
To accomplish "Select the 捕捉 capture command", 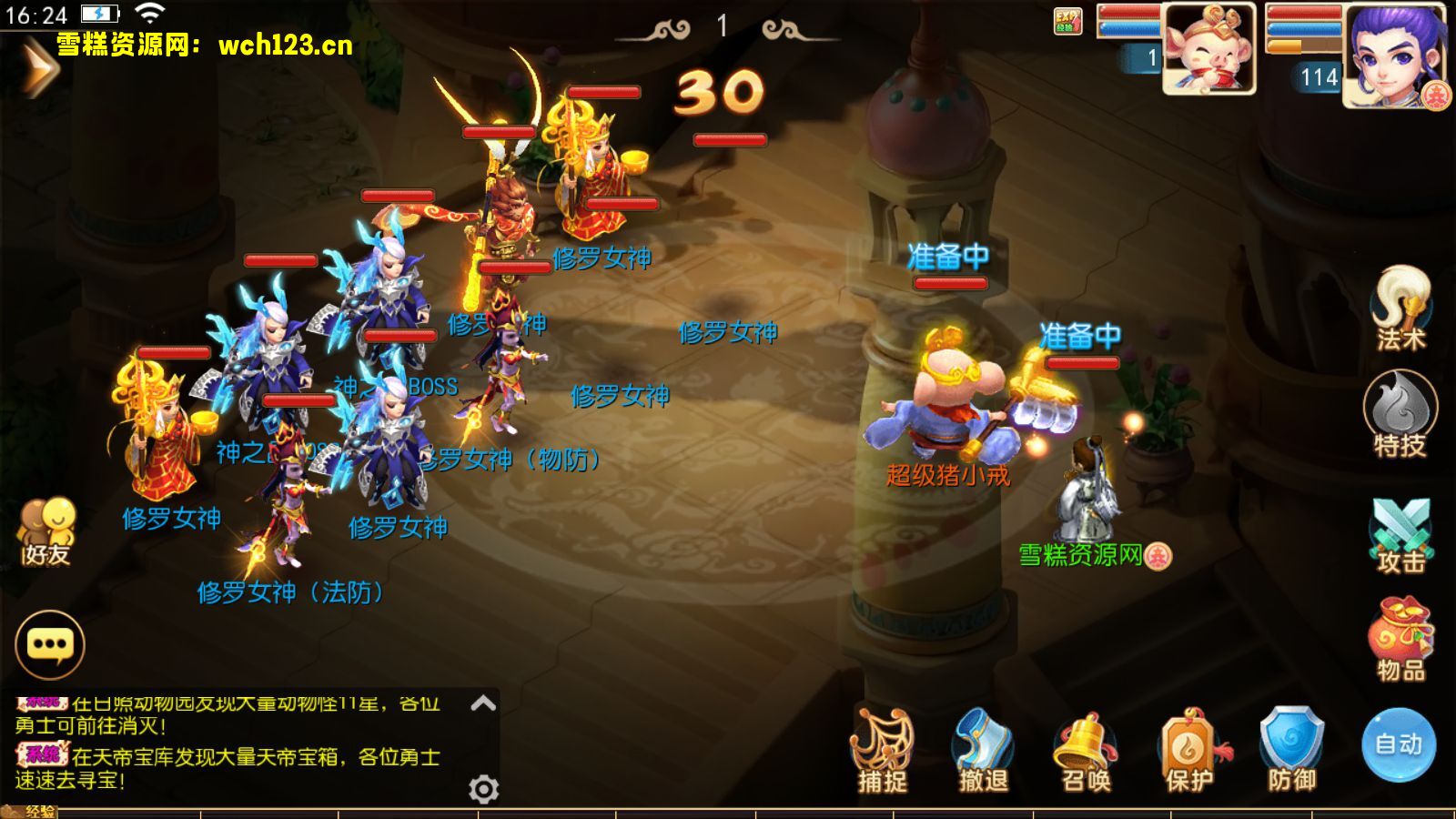I will tap(882, 750).
